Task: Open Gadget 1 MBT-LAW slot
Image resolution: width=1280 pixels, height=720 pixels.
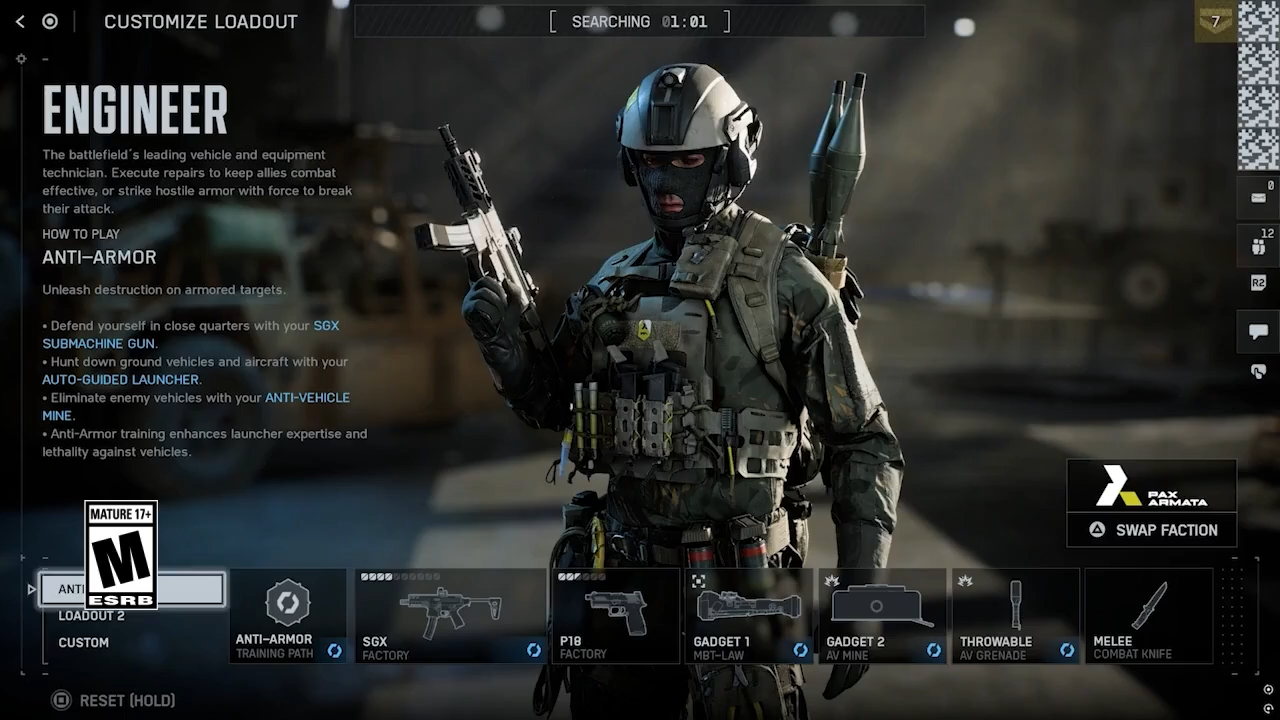Action: coord(748,616)
